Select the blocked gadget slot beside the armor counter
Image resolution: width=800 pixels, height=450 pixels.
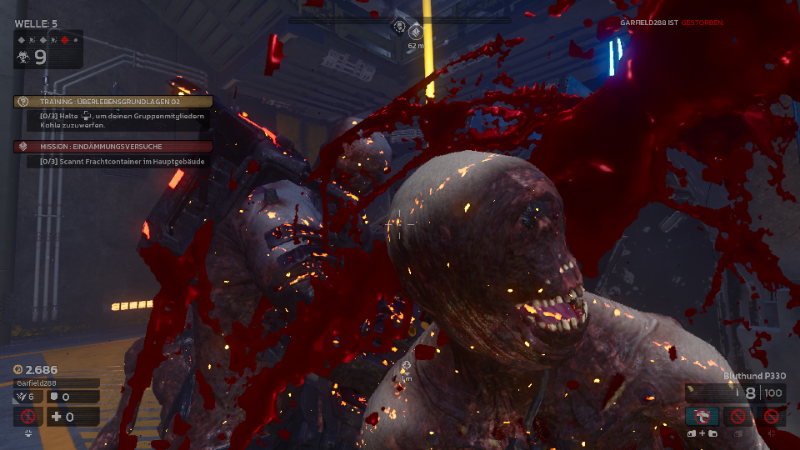(28, 417)
